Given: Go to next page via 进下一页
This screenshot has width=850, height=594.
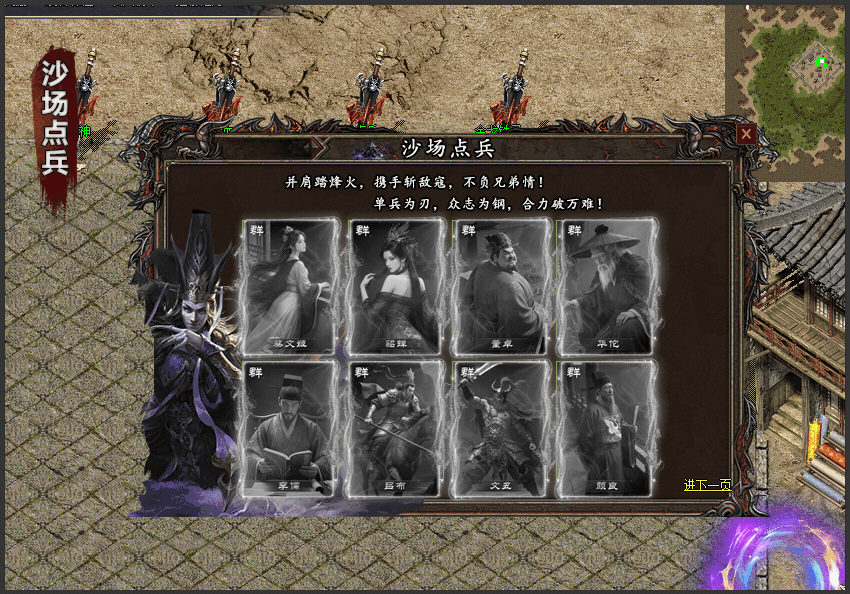Looking at the screenshot, I should pos(707,485).
